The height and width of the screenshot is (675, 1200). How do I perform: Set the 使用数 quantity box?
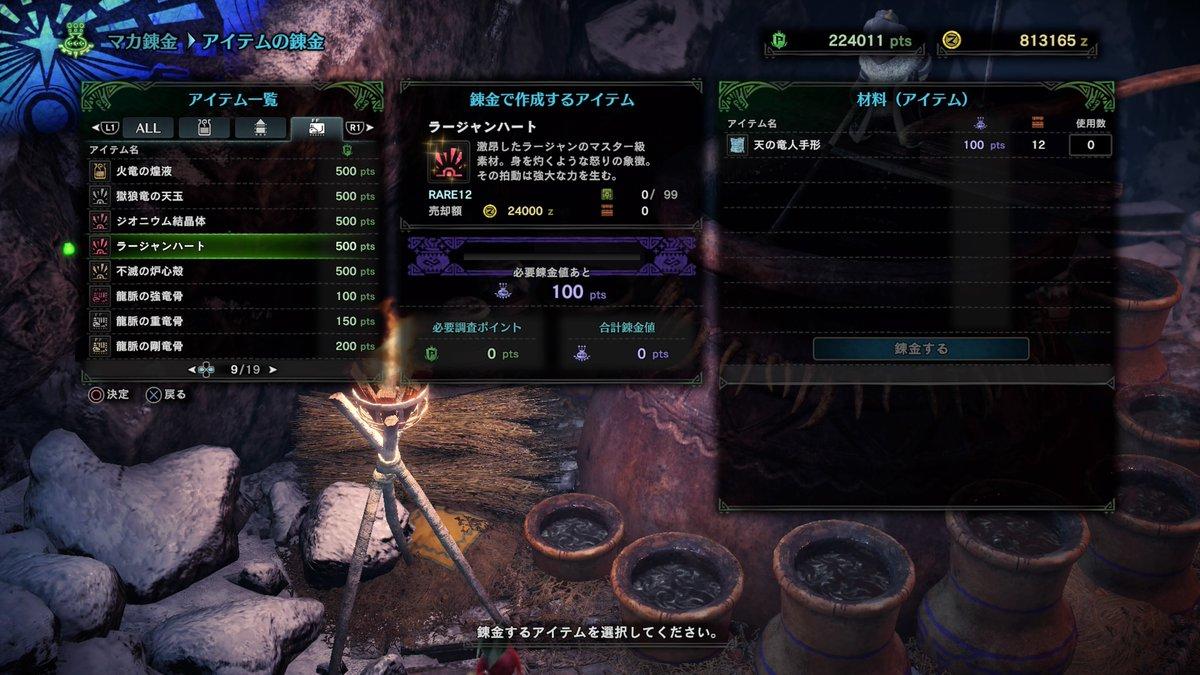[1090, 145]
